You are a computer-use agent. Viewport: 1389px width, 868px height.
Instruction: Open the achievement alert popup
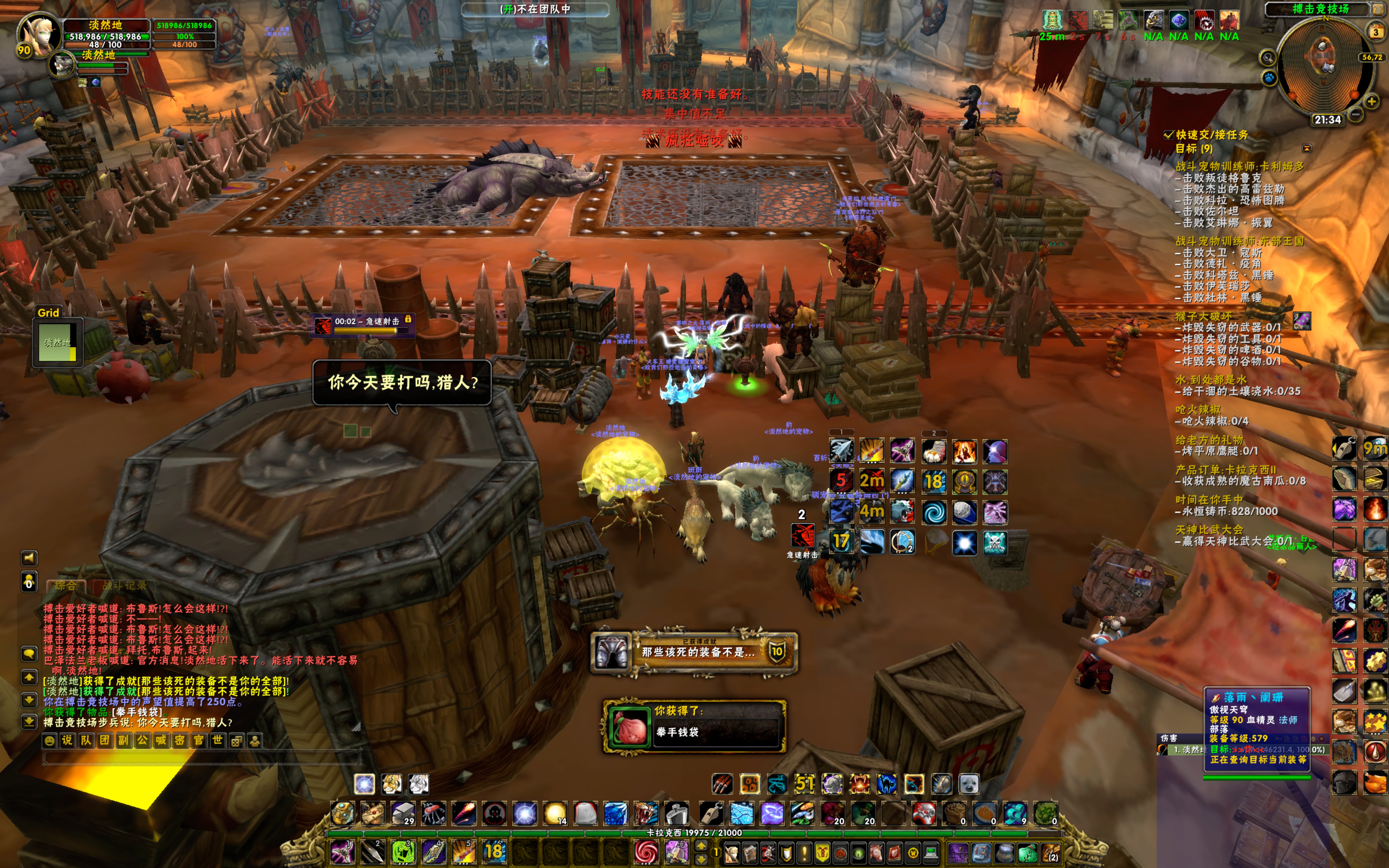(694, 652)
